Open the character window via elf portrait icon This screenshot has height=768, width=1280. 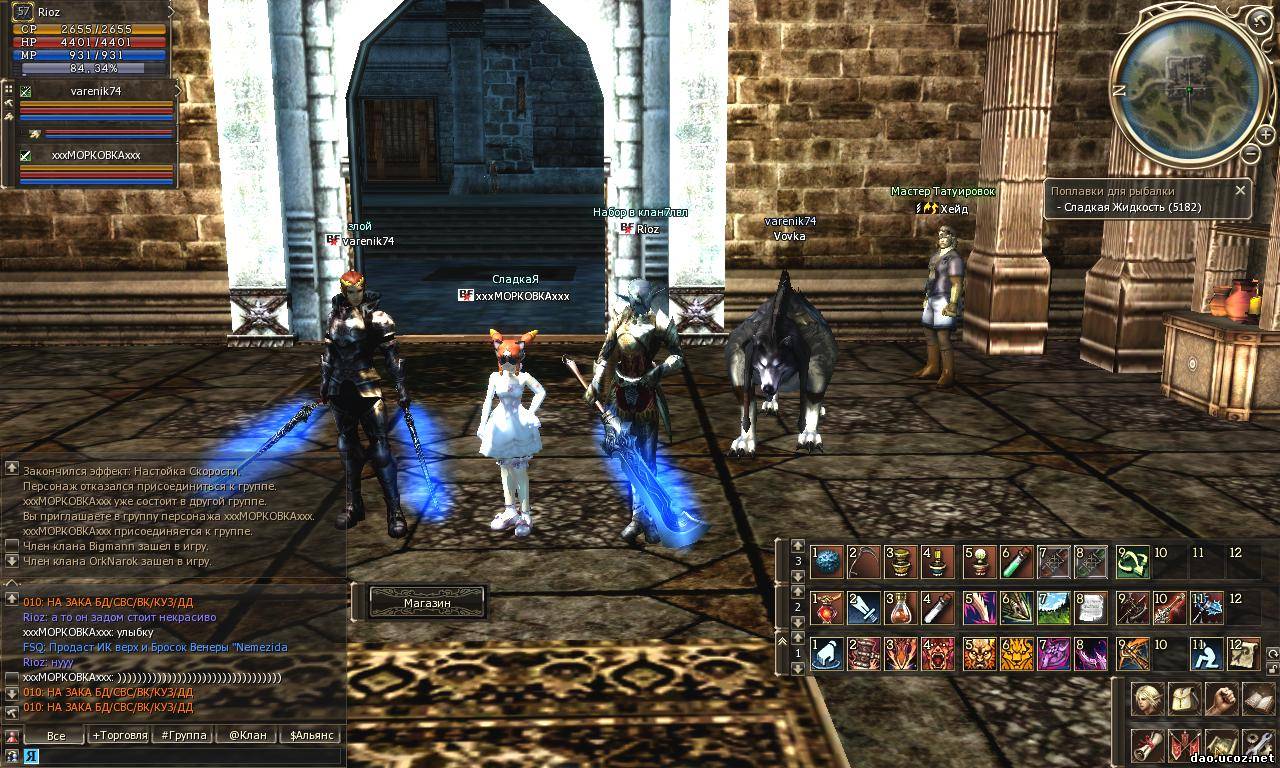1147,699
